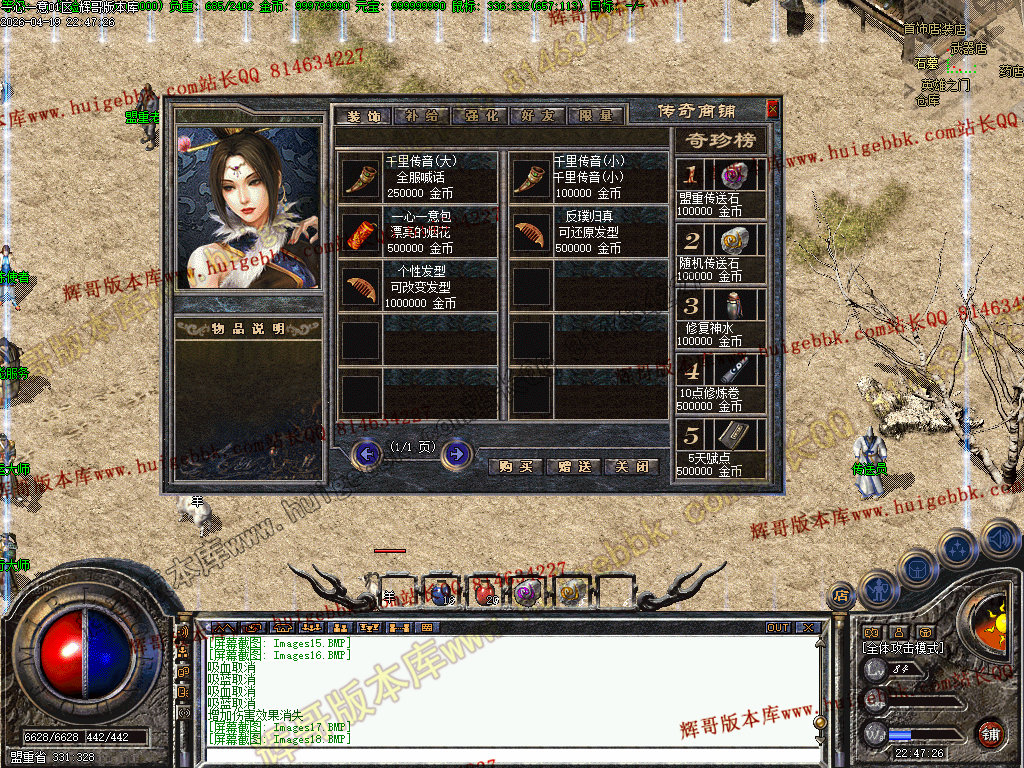Select the 千里传音(小) horn for 100000 gold
The image size is (1024, 768).
click(x=531, y=177)
